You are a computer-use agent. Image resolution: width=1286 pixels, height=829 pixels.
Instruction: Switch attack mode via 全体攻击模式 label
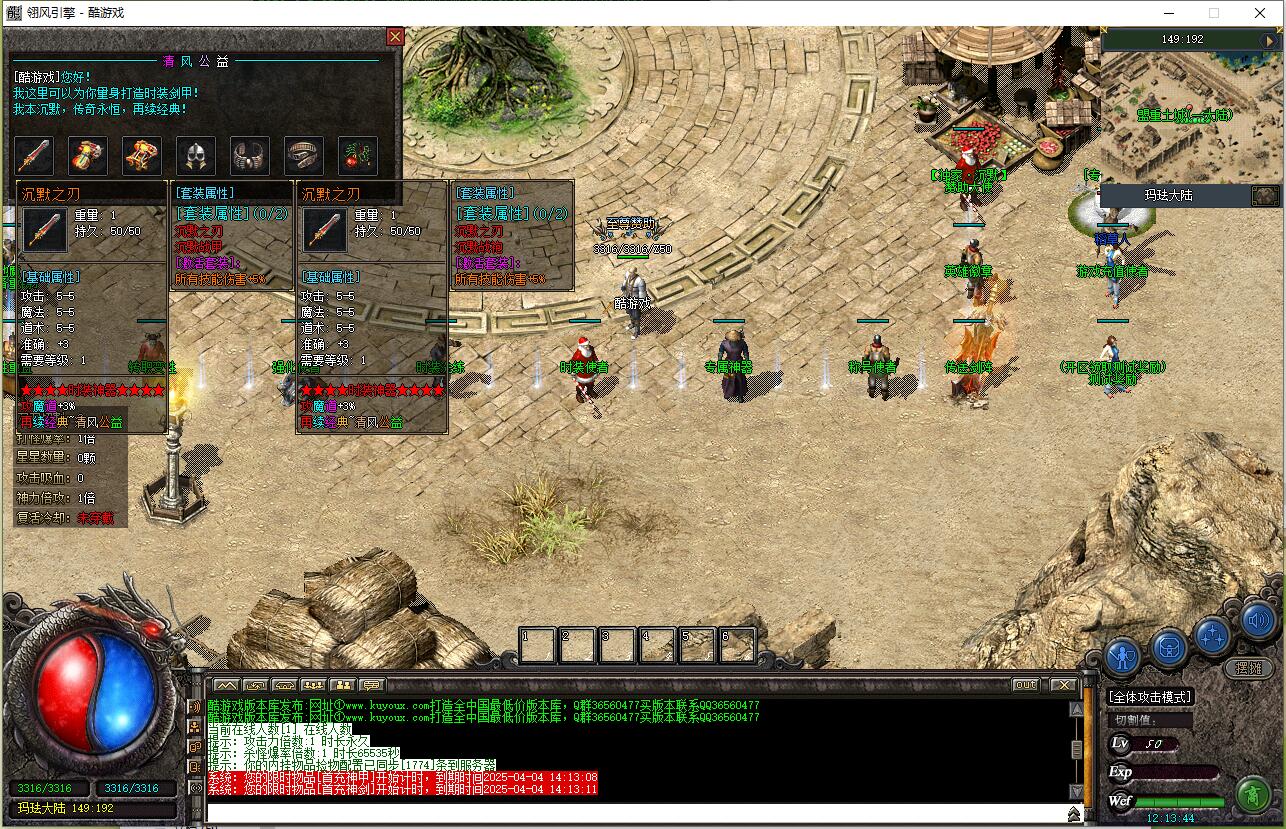1150,697
